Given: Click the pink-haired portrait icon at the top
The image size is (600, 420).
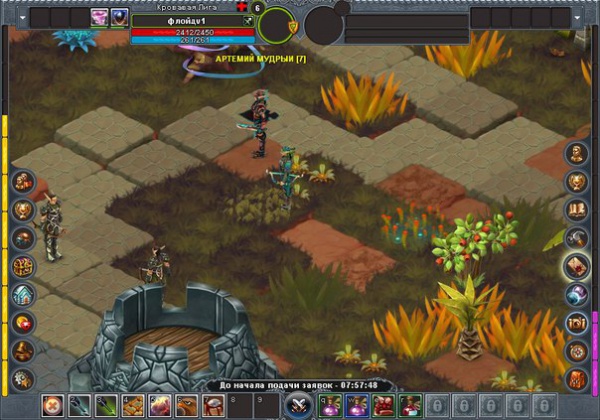Looking at the screenshot, I should point(100,17).
